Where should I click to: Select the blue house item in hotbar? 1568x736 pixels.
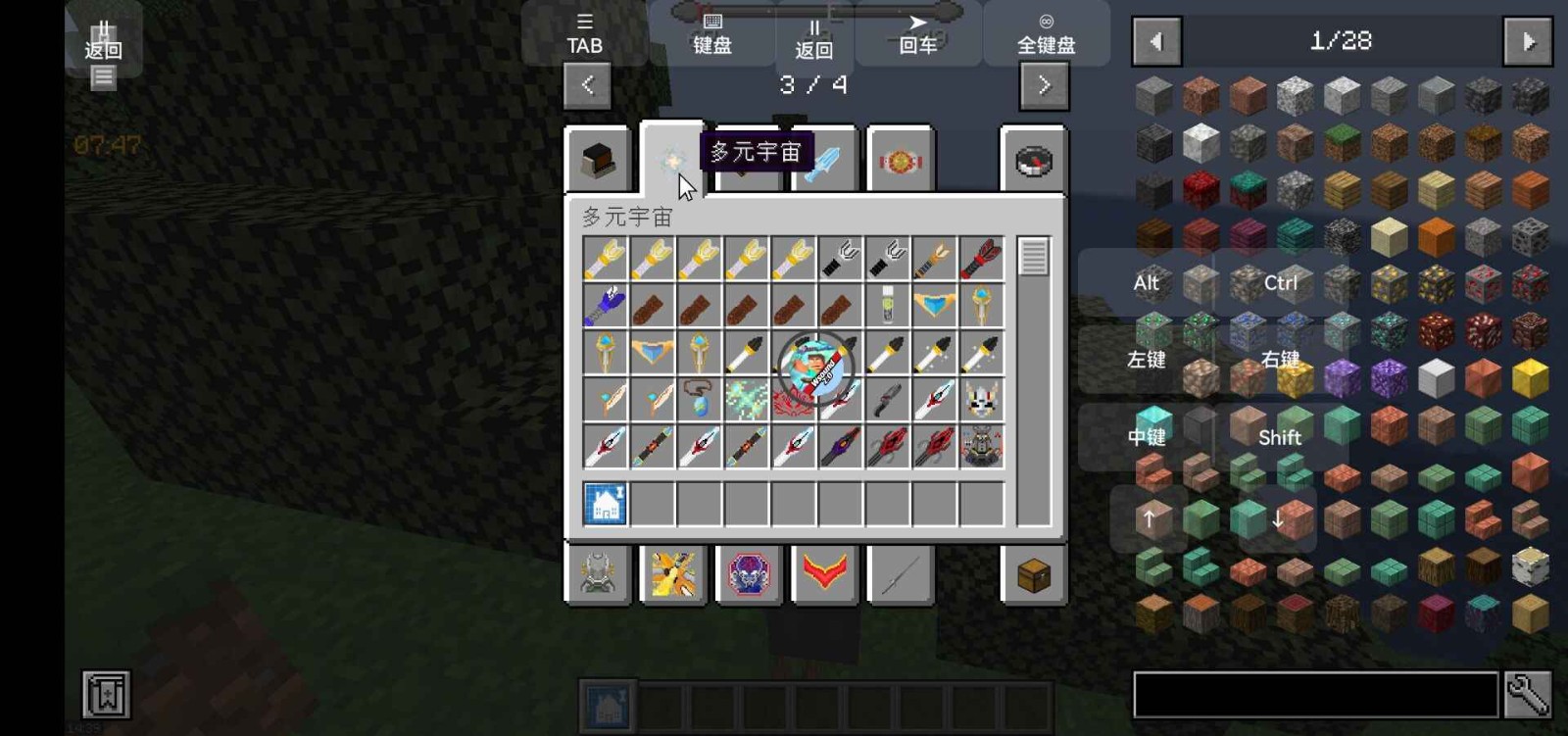(x=606, y=504)
